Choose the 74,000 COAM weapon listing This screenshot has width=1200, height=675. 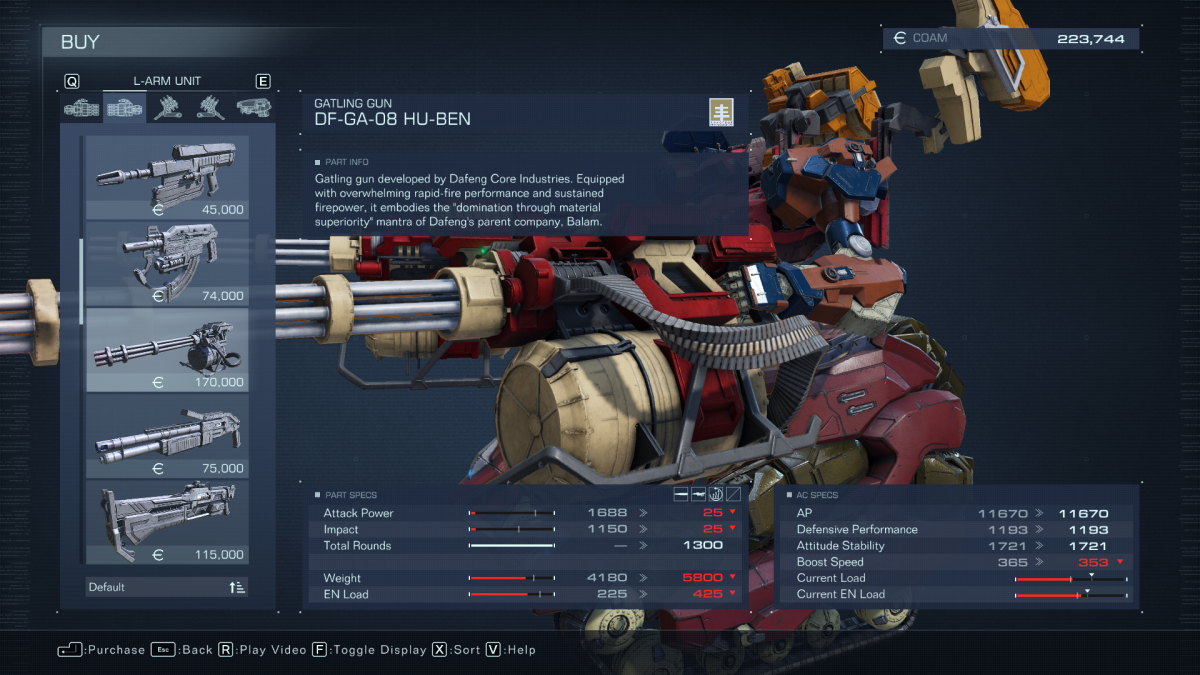click(167, 264)
